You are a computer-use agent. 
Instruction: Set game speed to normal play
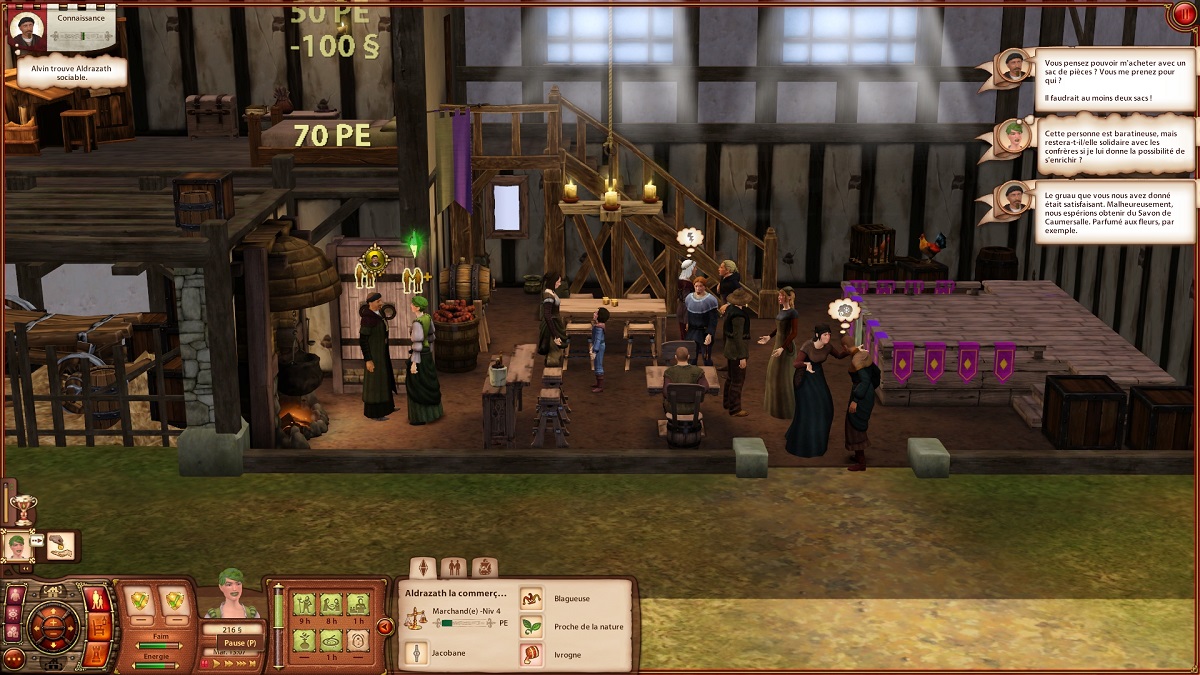218,662
